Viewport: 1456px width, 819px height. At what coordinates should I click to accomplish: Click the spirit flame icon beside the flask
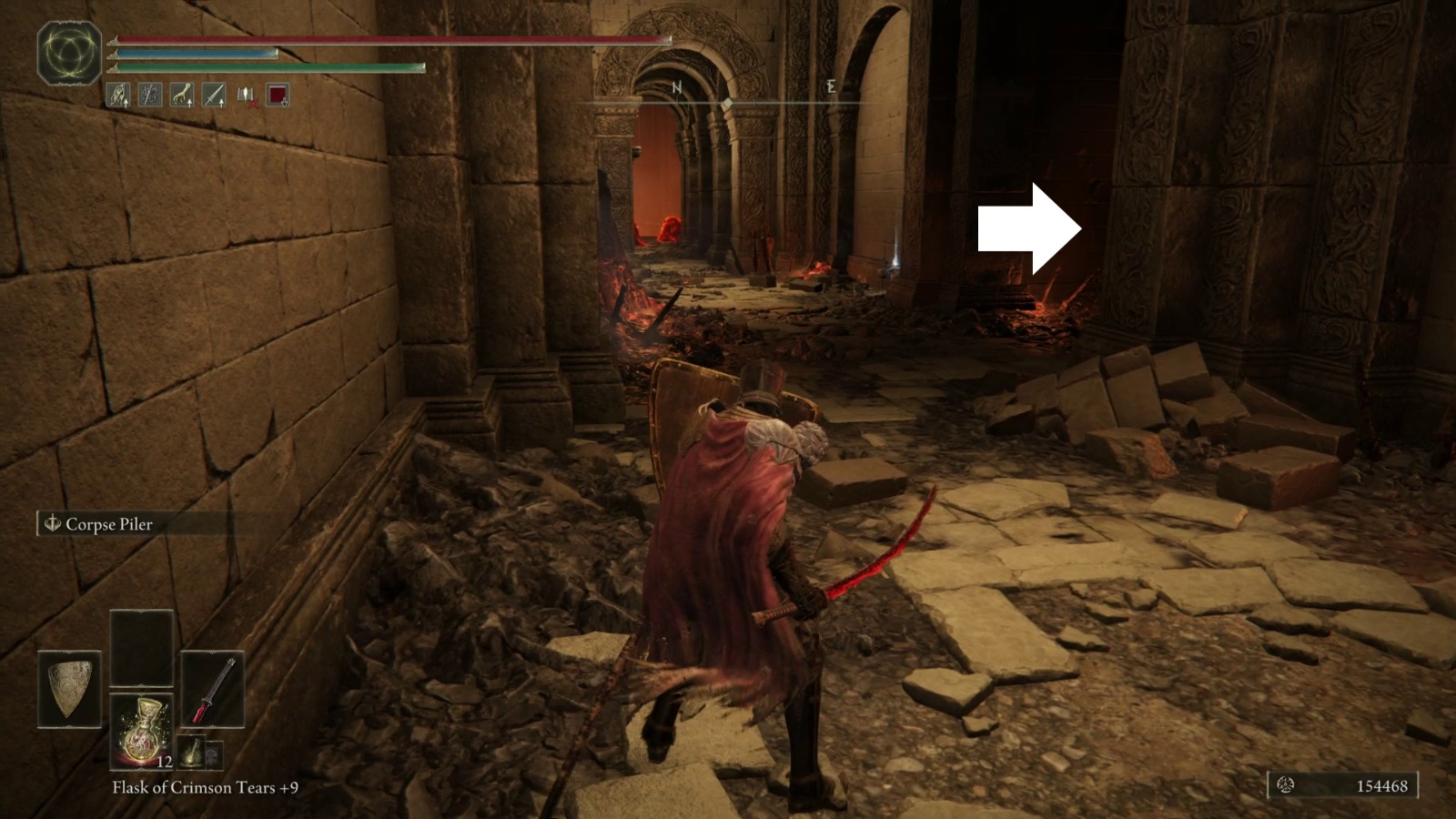point(192,753)
